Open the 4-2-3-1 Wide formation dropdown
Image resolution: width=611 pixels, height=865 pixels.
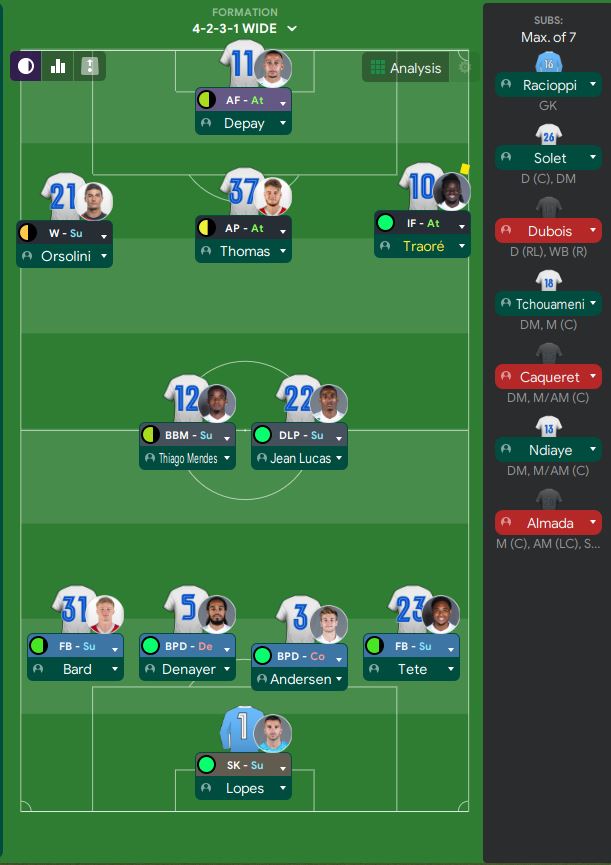(245, 28)
